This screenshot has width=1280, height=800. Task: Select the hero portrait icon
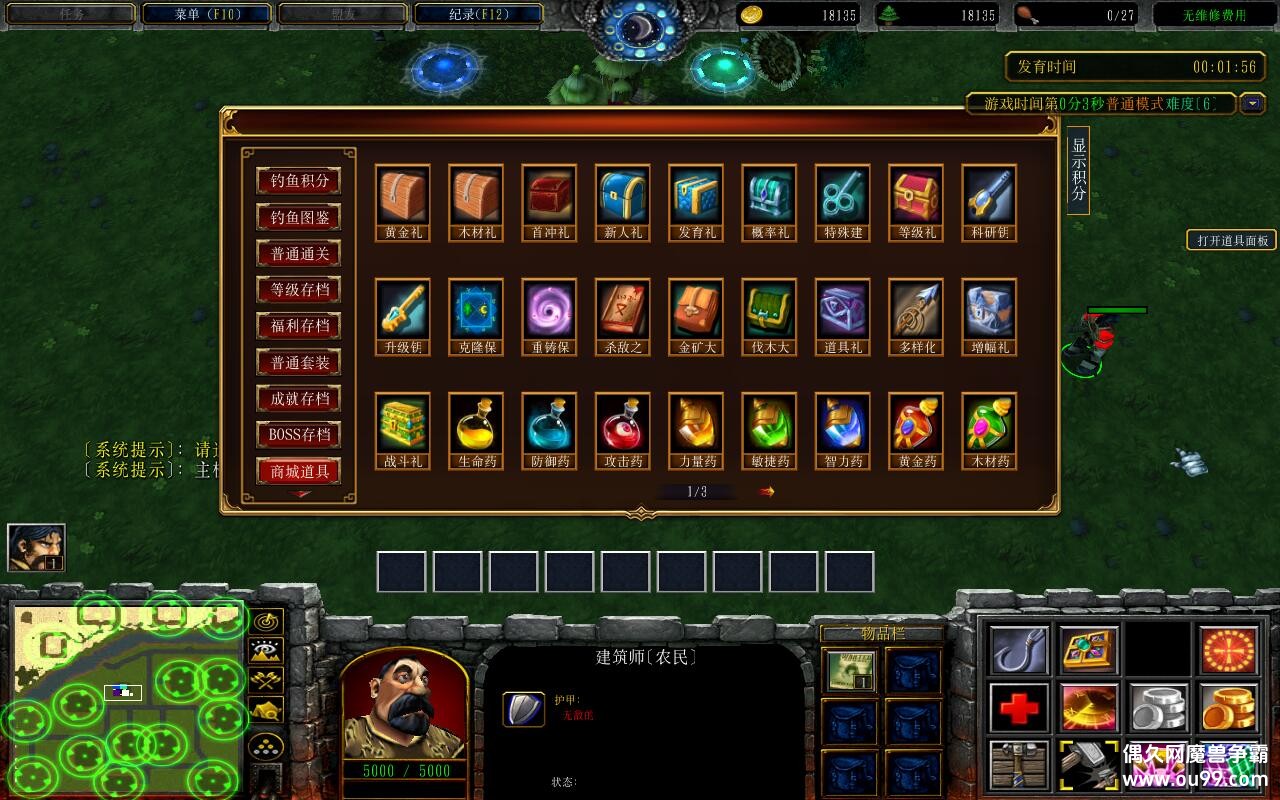36,547
